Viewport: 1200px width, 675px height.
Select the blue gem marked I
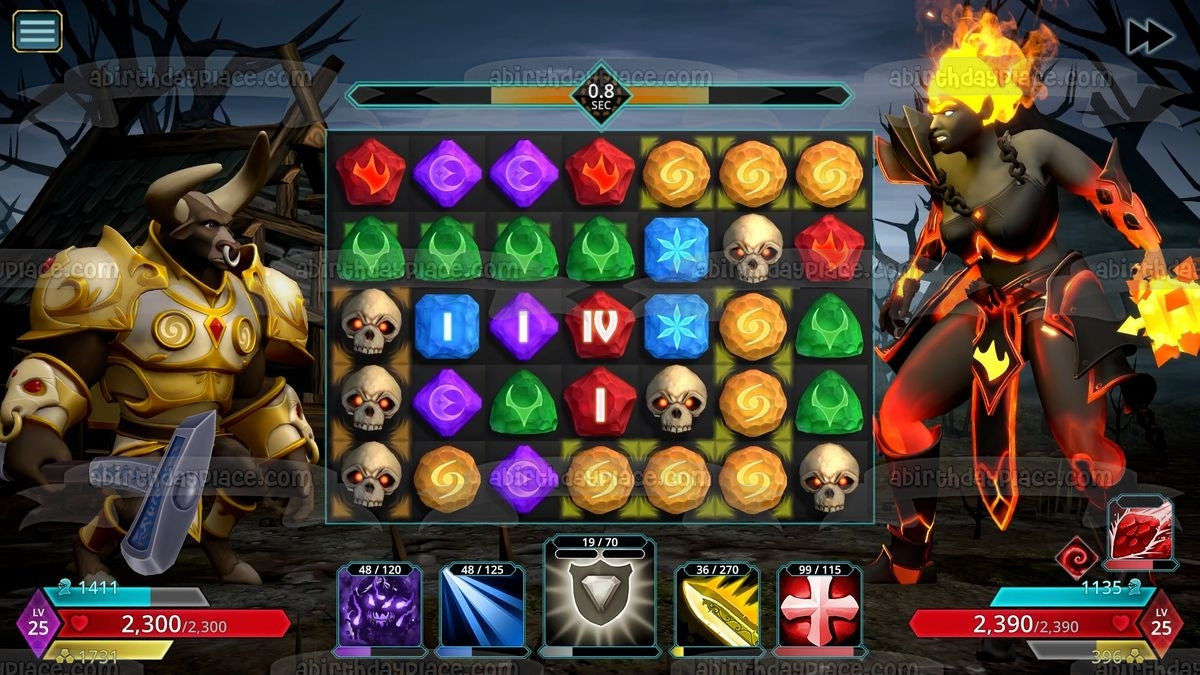point(447,326)
